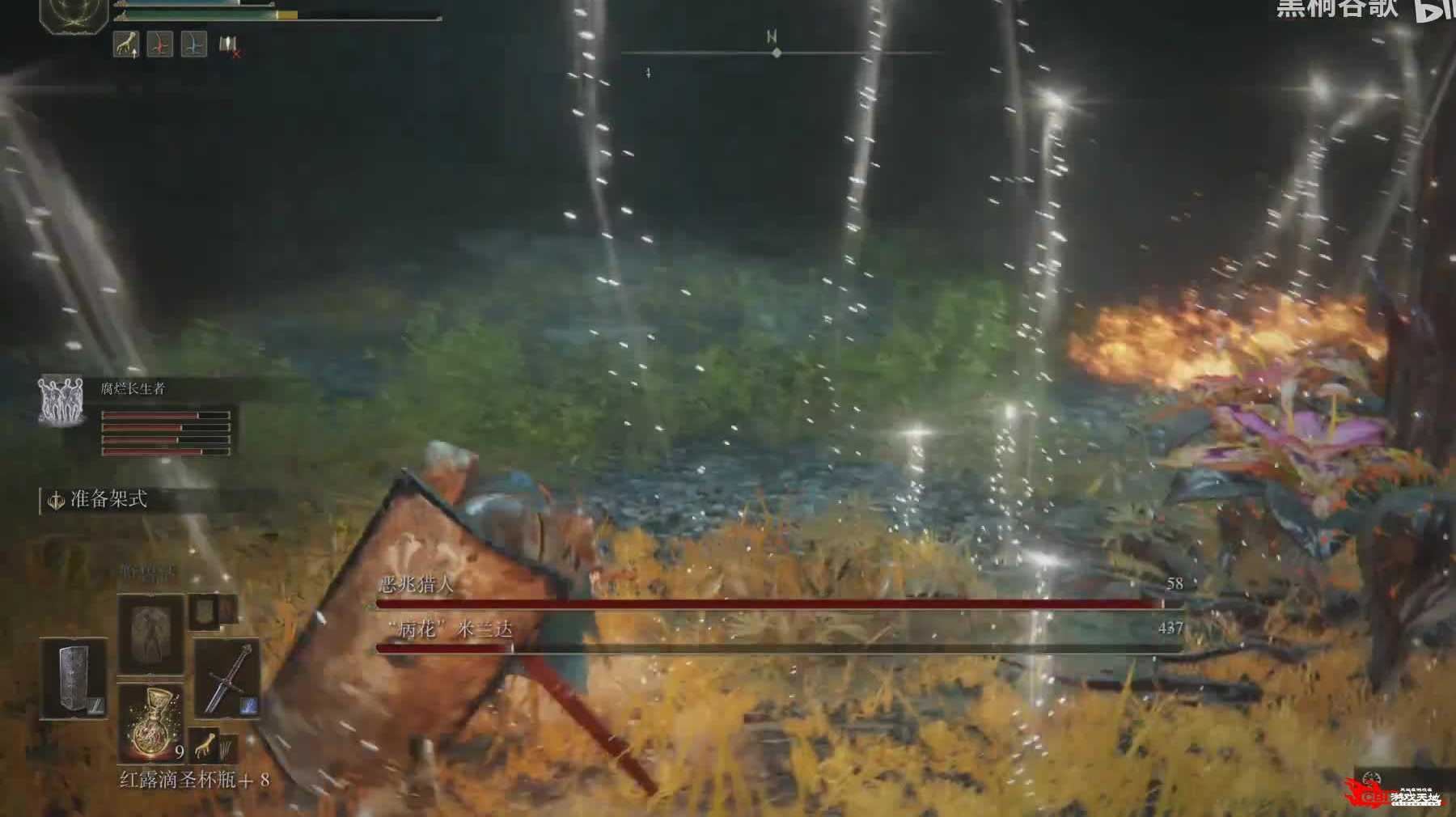The image size is (1456, 817).
Task: Select the tower shield left-hand slot
Action: [74, 678]
